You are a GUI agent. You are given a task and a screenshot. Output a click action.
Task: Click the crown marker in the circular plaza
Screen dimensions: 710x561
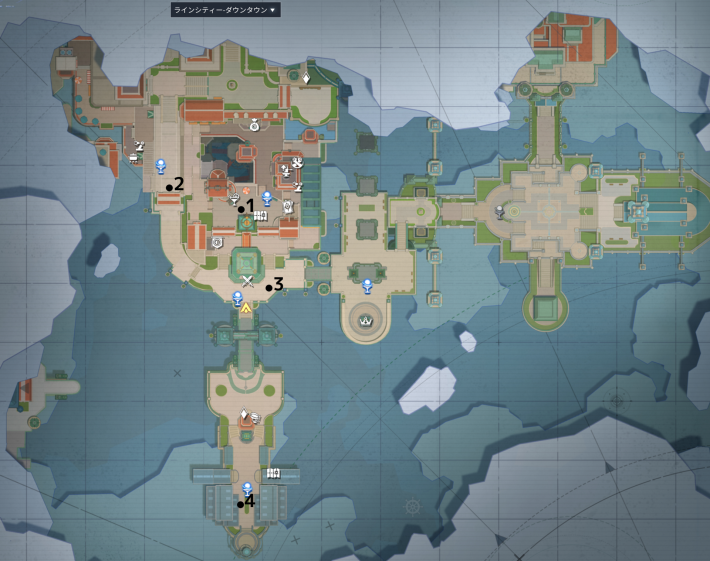tap(367, 322)
